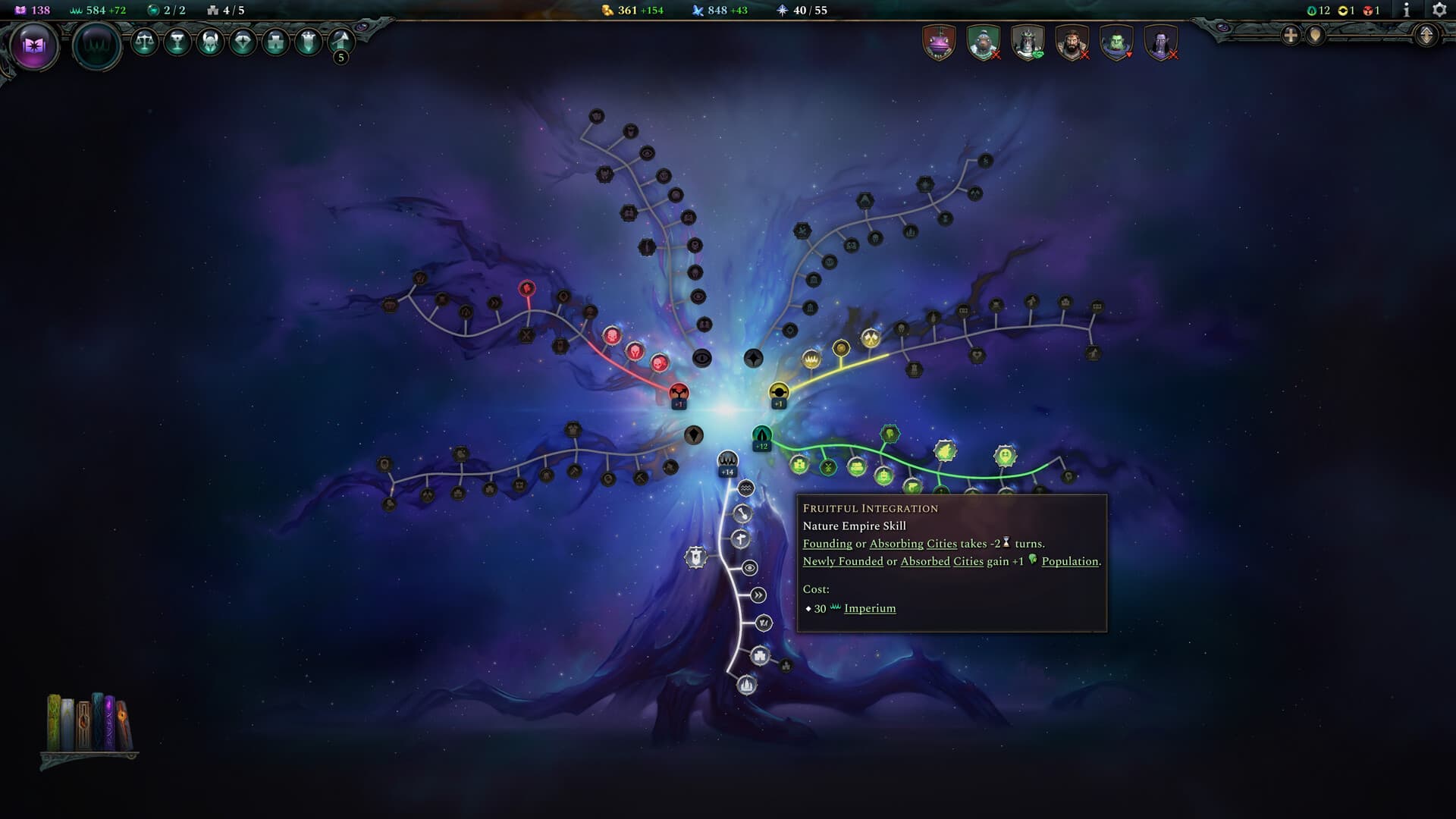Screen dimensions: 1456x819
Task: Open the Population link in the tooltip
Action: pyautogui.click(x=1071, y=561)
